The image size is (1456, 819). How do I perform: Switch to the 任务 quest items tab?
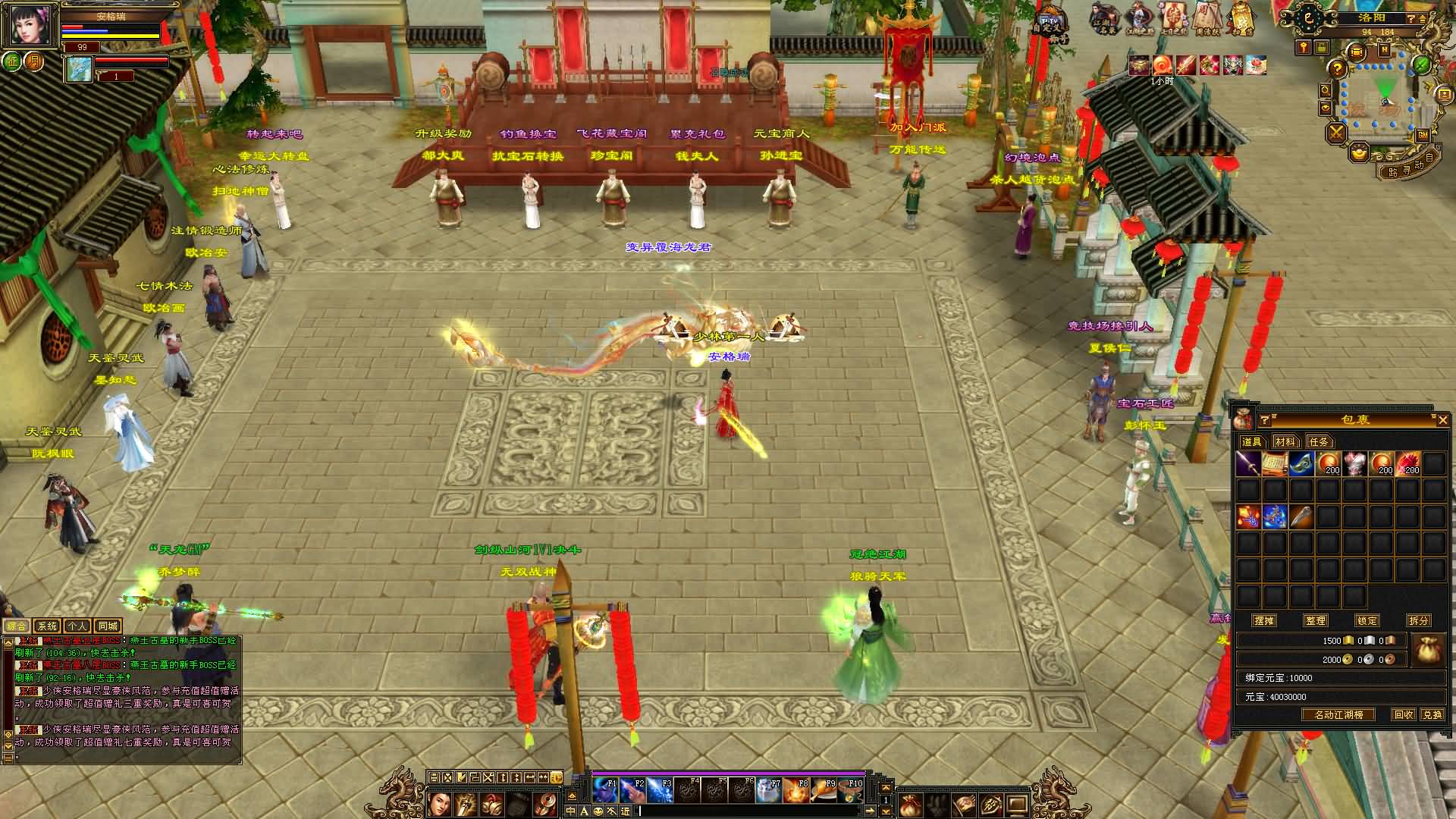(x=1319, y=441)
